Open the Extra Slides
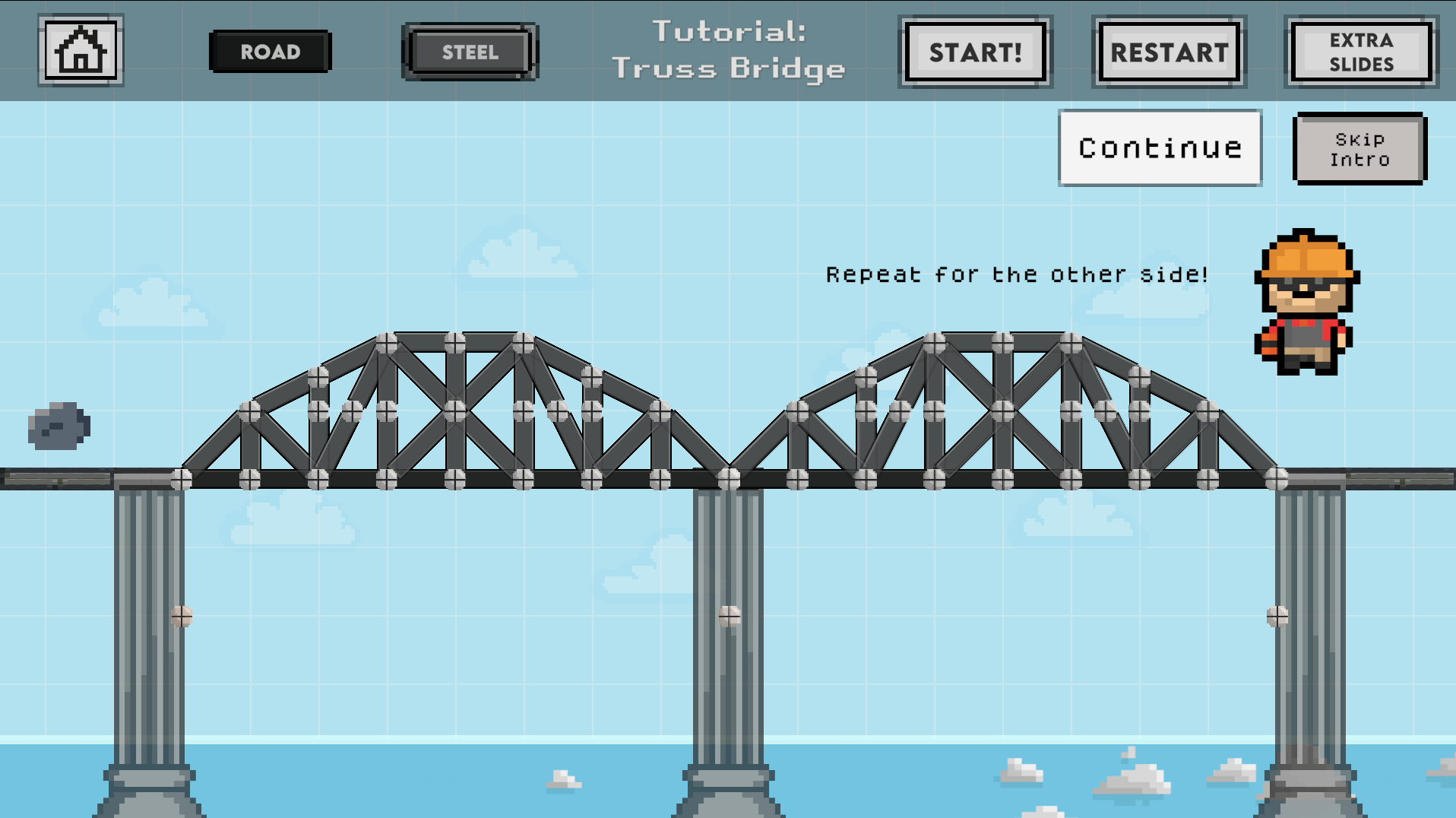The height and width of the screenshot is (818, 1456). click(1360, 52)
